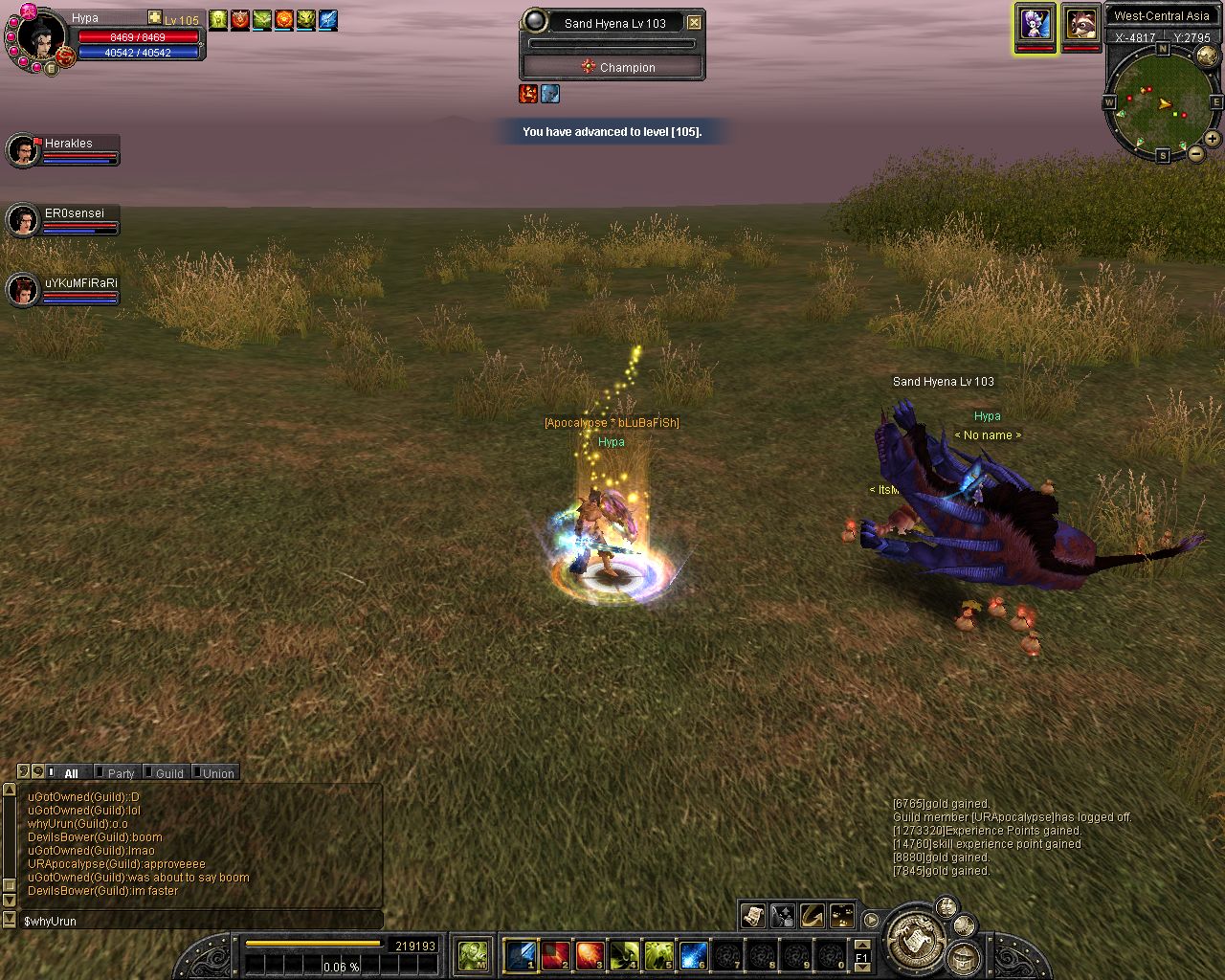Activate the blue ice burst skill in slot 6
This screenshot has width=1225, height=980.
[693, 954]
